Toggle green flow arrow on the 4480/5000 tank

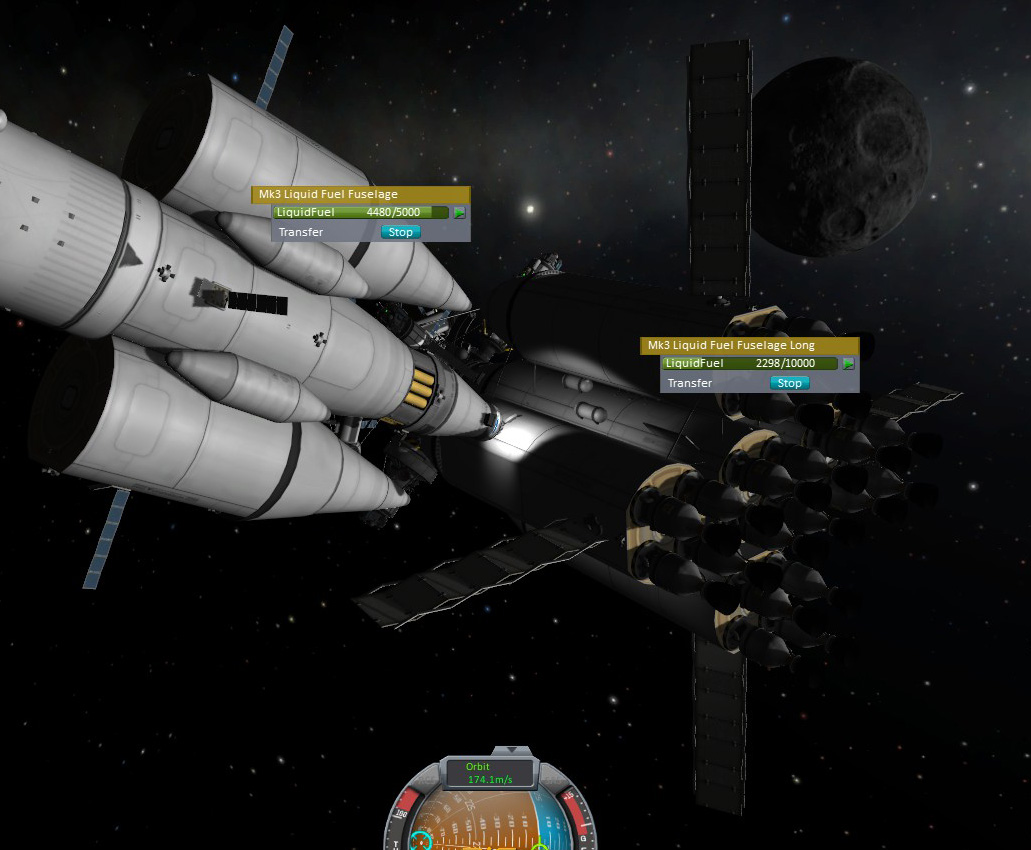coord(460,213)
